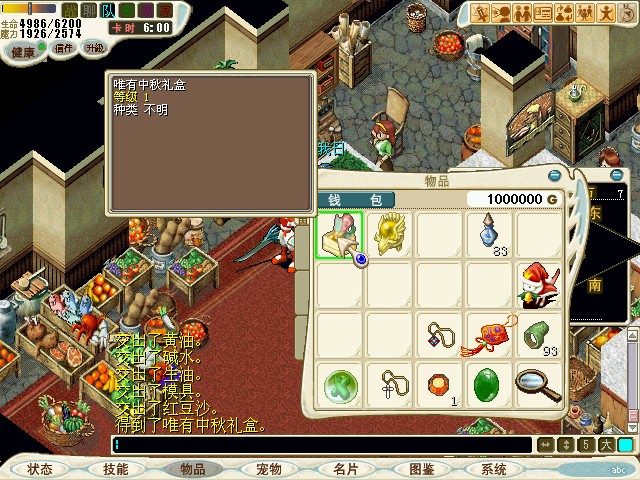Click the 健康 health button
Screen dimensions: 640x480
point(25,49)
